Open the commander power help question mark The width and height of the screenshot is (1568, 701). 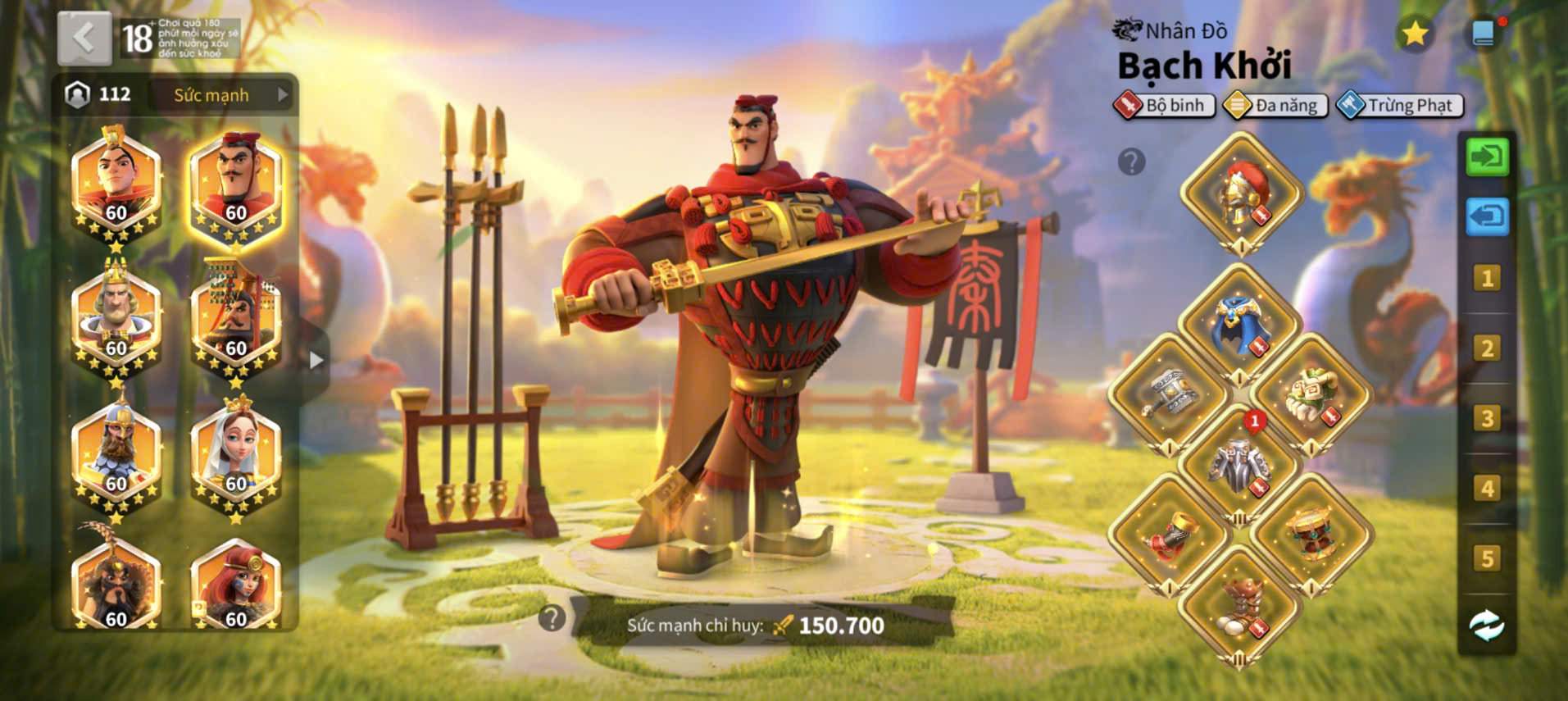click(552, 618)
